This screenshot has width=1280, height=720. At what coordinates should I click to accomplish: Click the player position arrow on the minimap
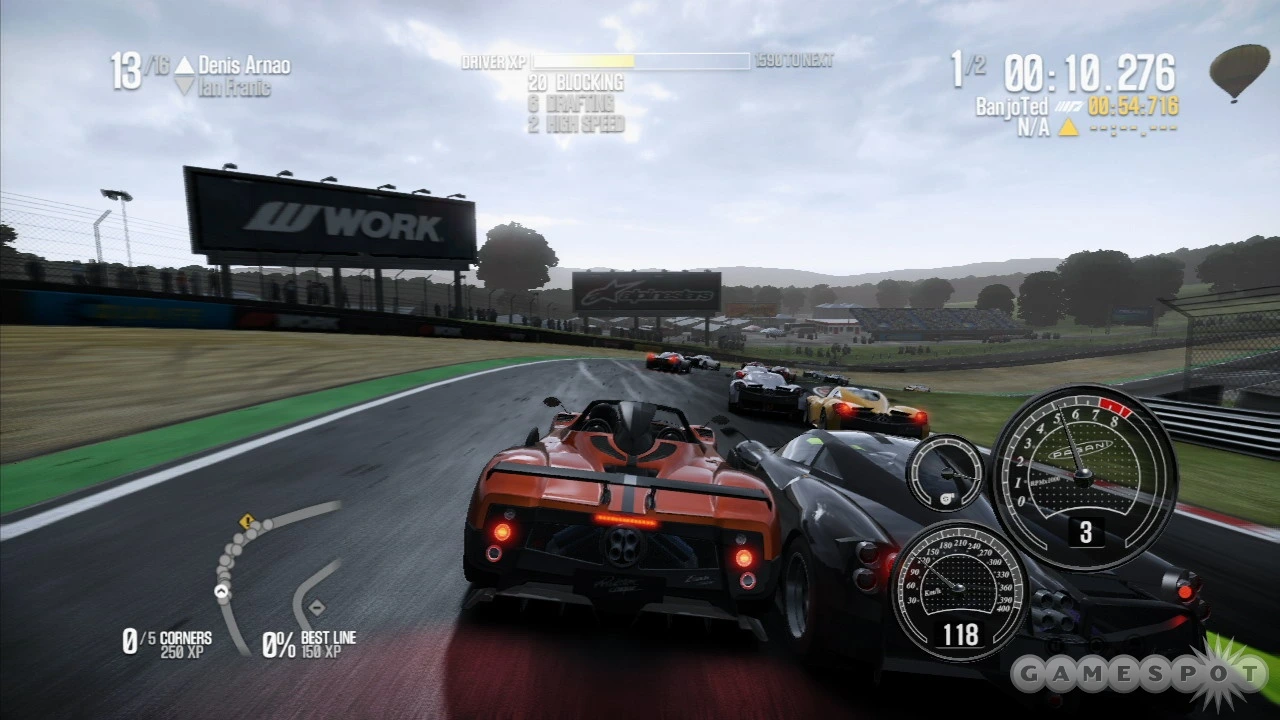220,590
